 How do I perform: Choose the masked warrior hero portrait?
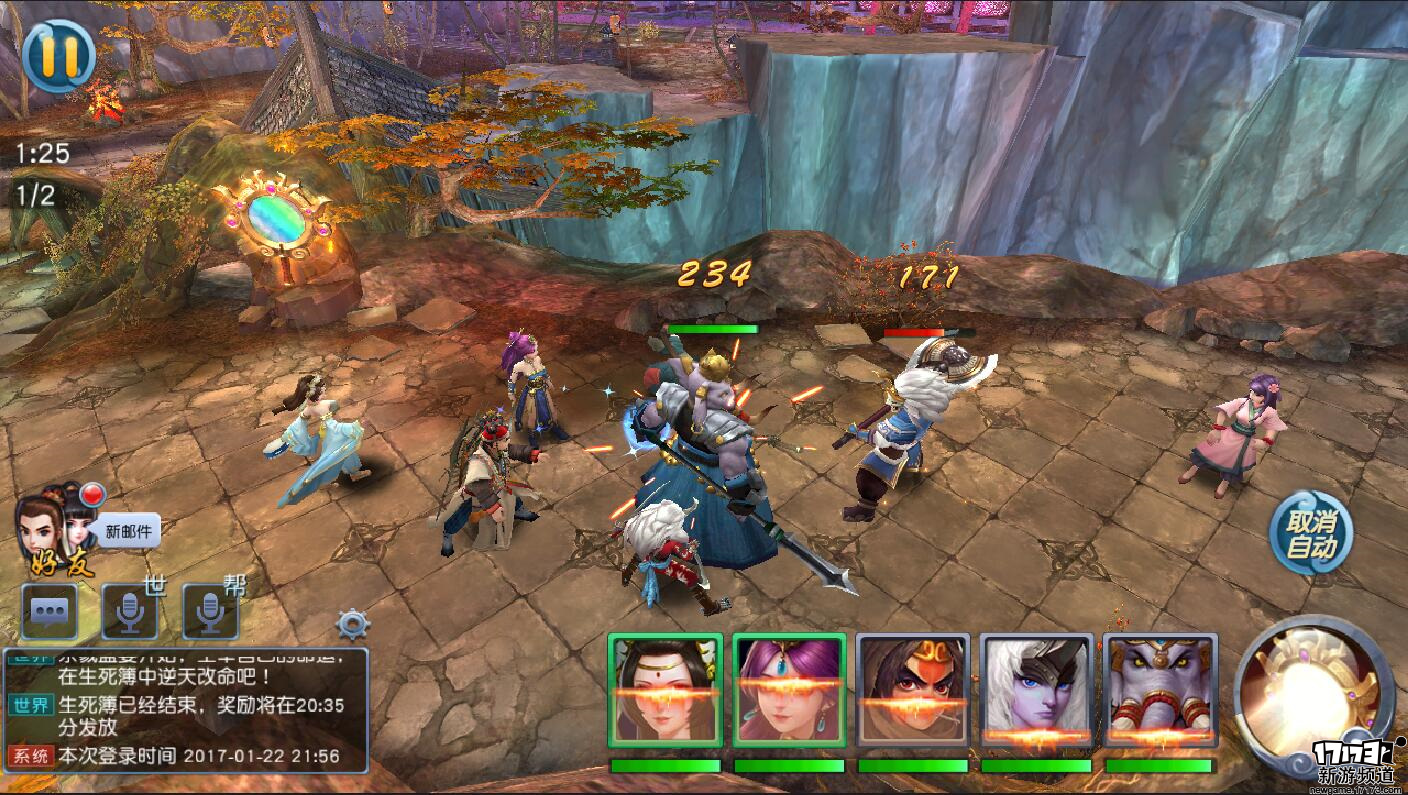[912, 690]
